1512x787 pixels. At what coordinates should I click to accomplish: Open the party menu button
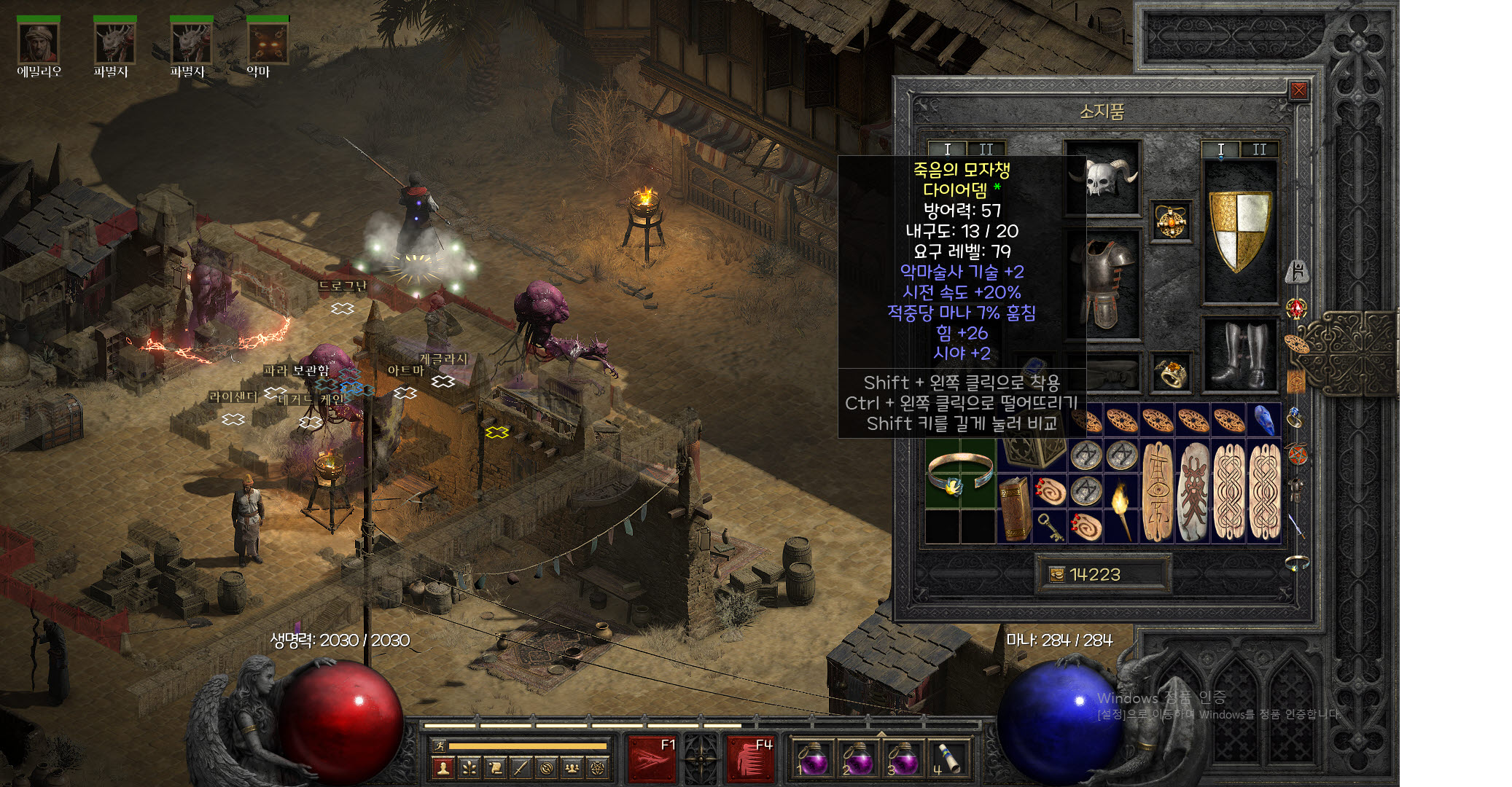(x=572, y=767)
